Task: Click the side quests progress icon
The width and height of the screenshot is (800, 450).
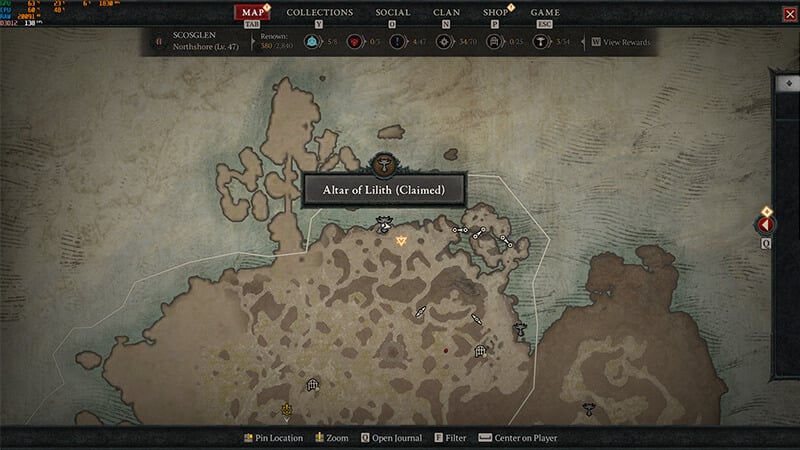Action: pyautogui.click(x=397, y=42)
